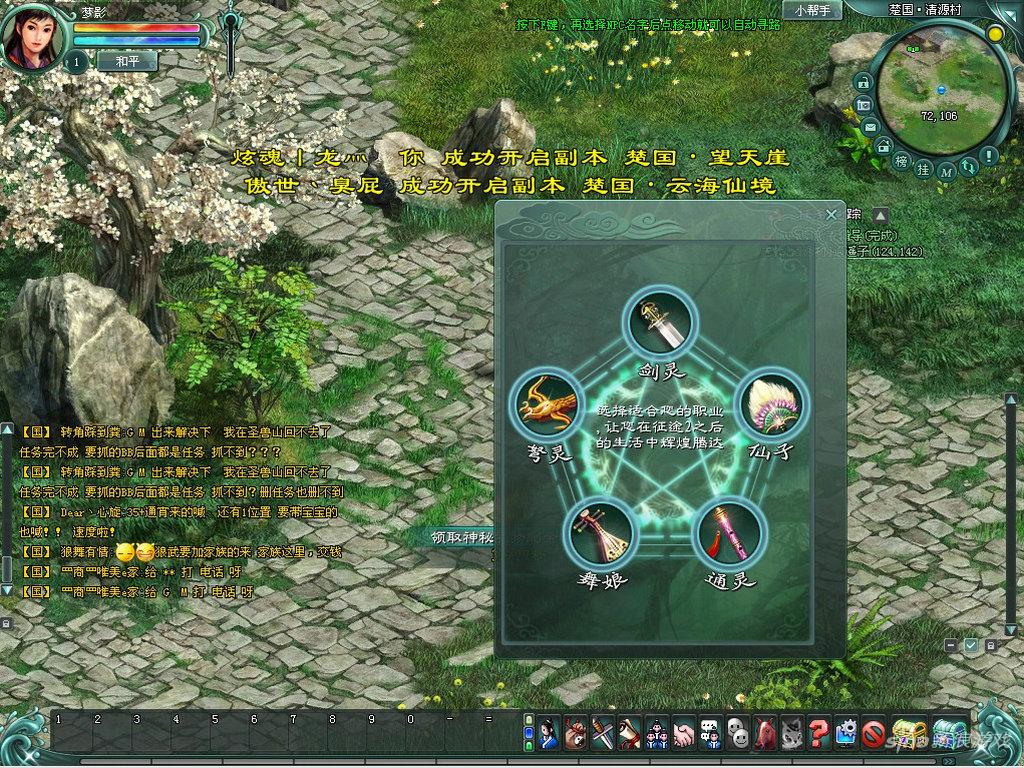
Task: Open the mail envelope icon by minimap
Action: point(870,127)
